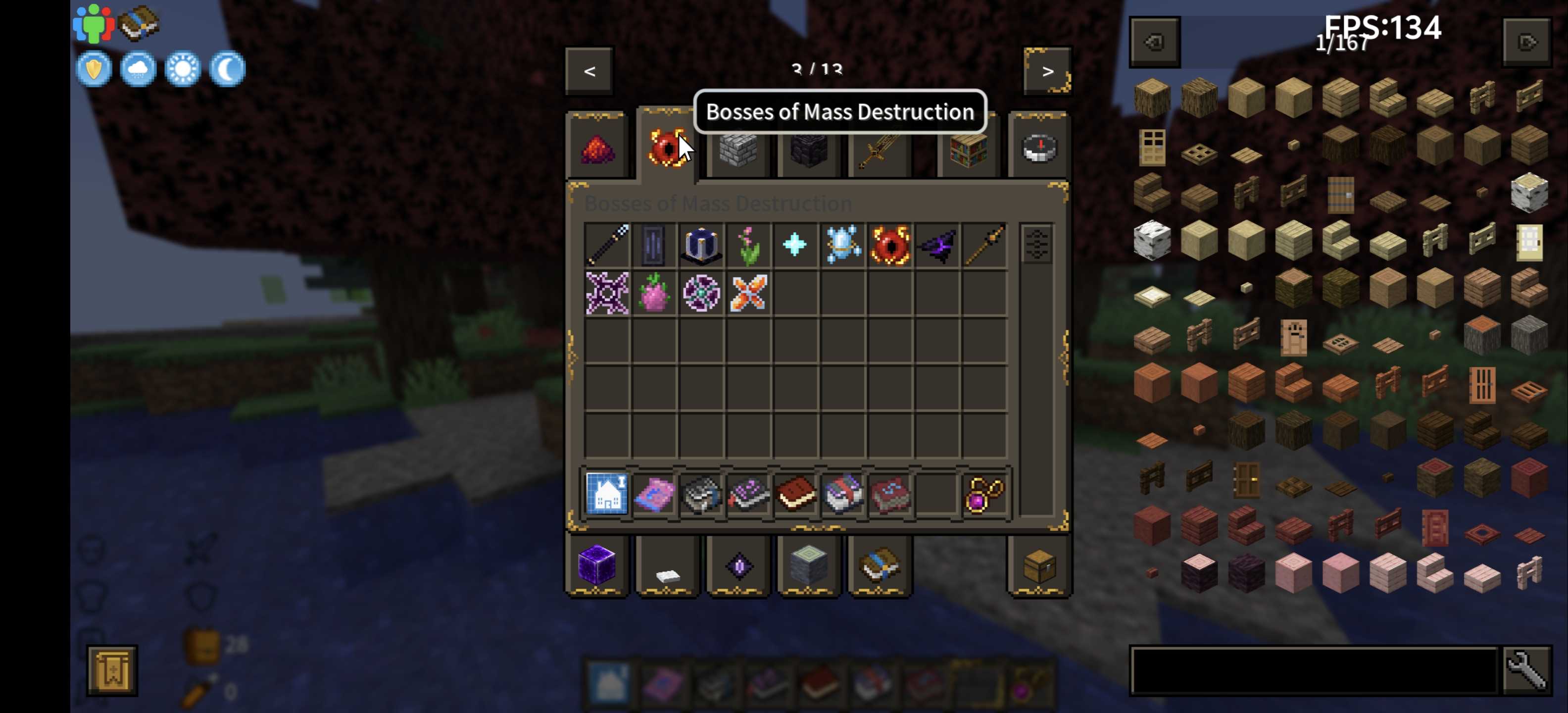Open the bookmark banner button

click(x=112, y=670)
